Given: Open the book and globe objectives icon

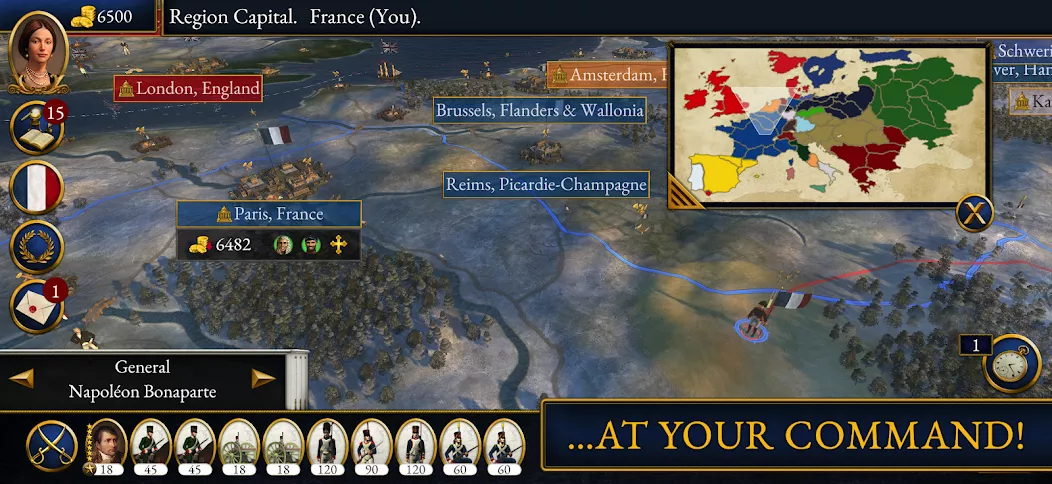Looking at the screenshot, I should click(37, 126).
